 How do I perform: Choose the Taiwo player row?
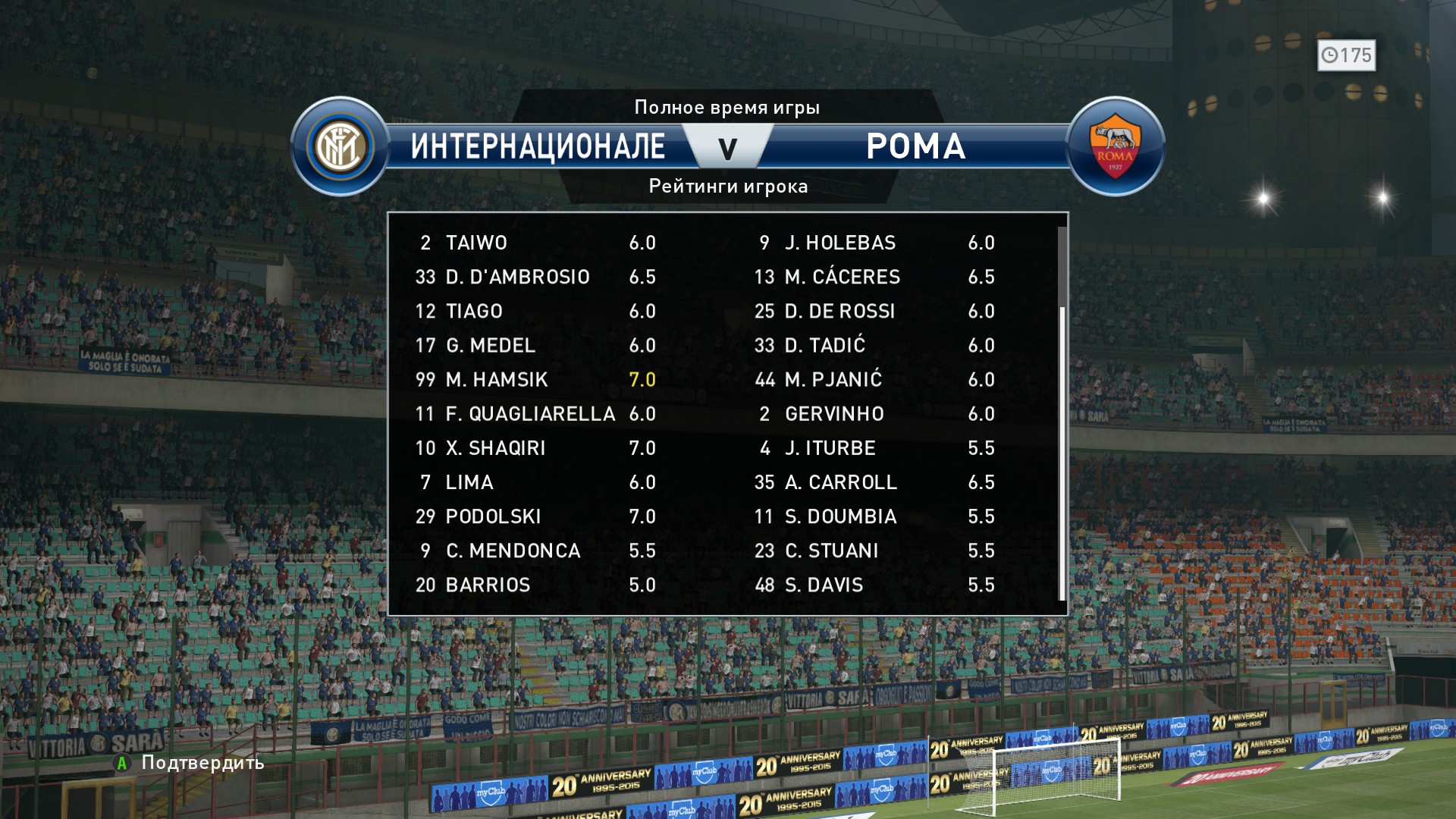point(535,243)
